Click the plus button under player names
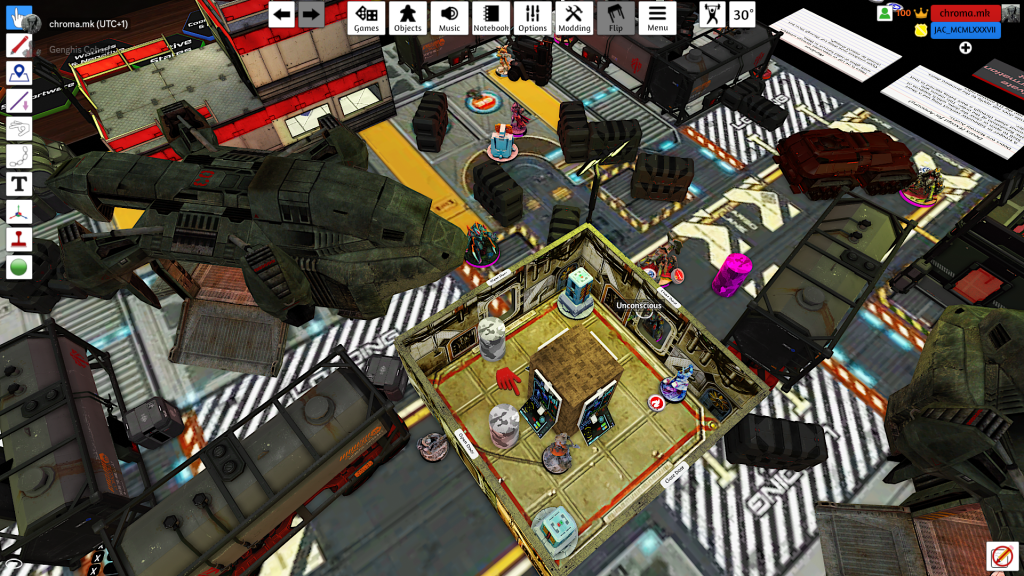 966,48
